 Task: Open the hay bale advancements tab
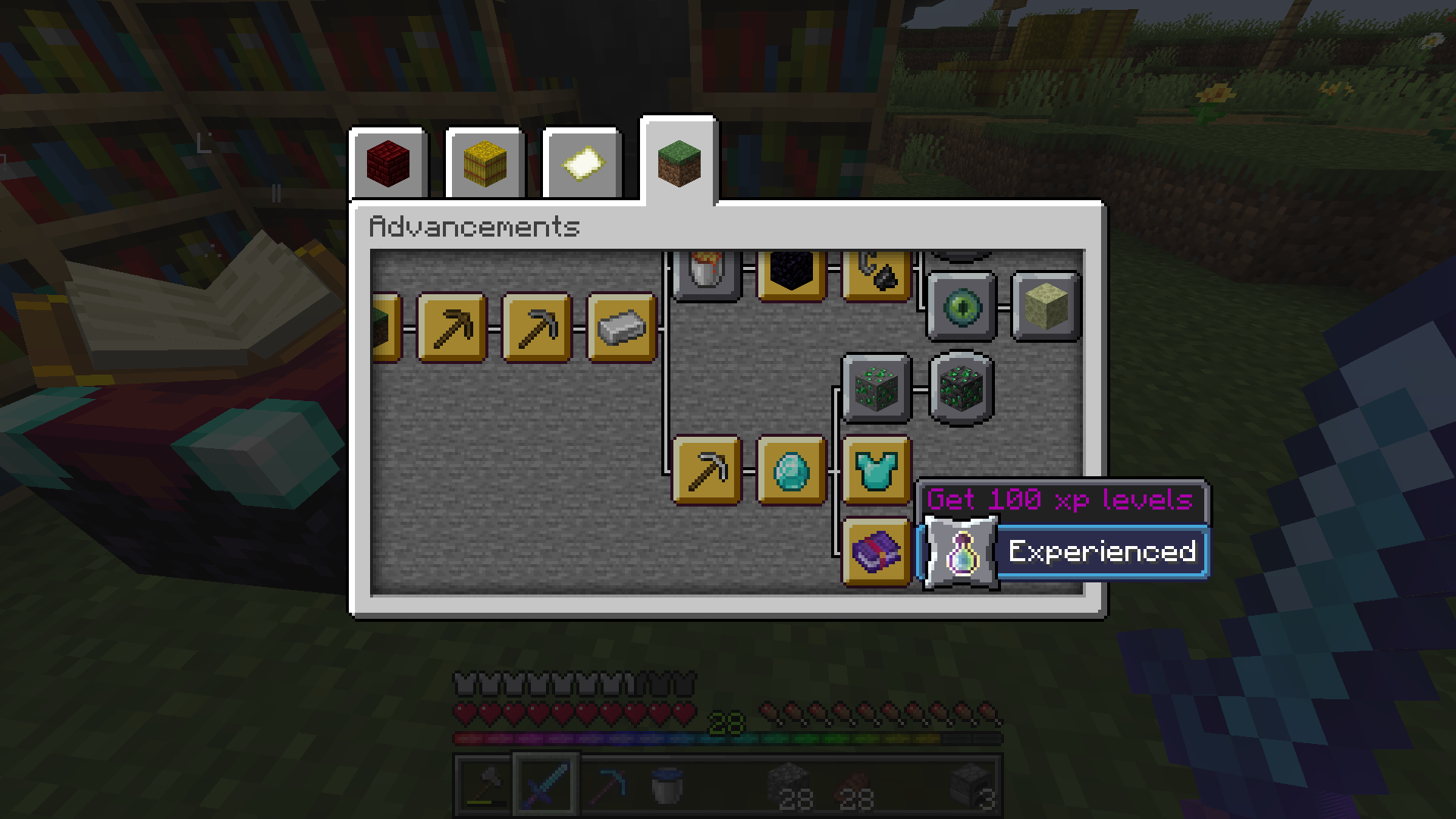click(x=485, y=163)
